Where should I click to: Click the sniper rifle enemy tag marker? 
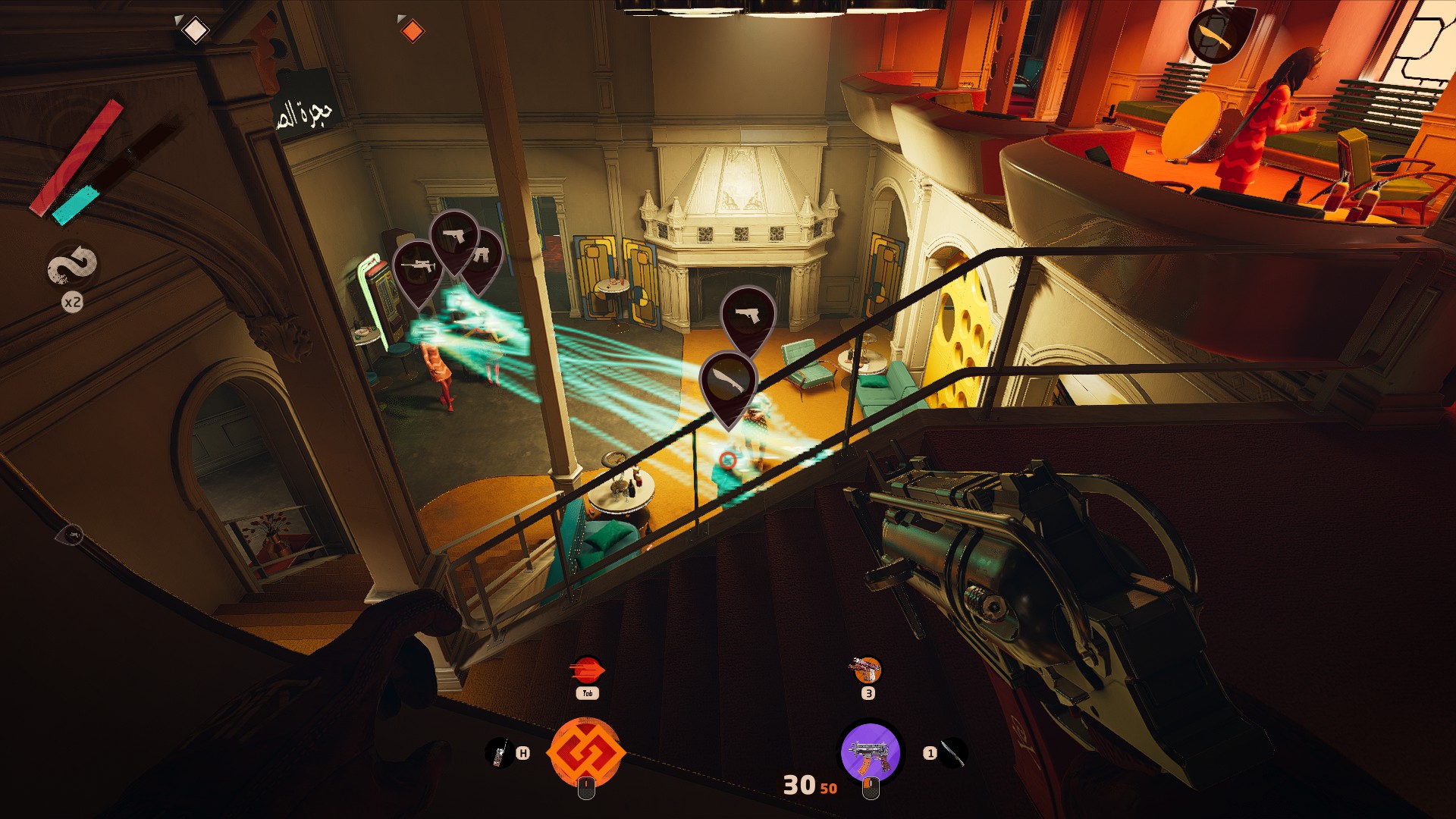[416, 268]
